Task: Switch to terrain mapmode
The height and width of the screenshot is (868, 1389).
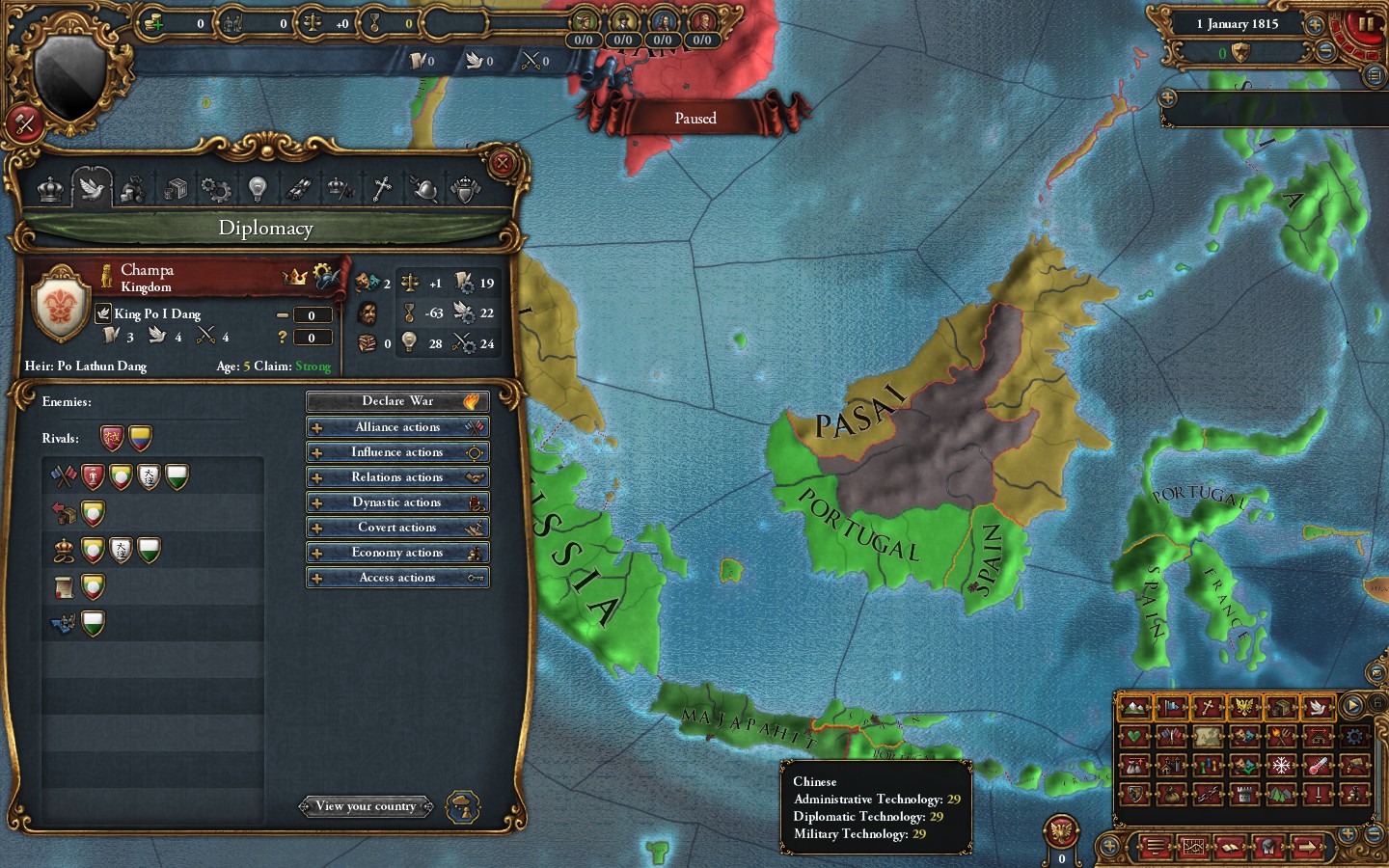Action: [1135, 707]
